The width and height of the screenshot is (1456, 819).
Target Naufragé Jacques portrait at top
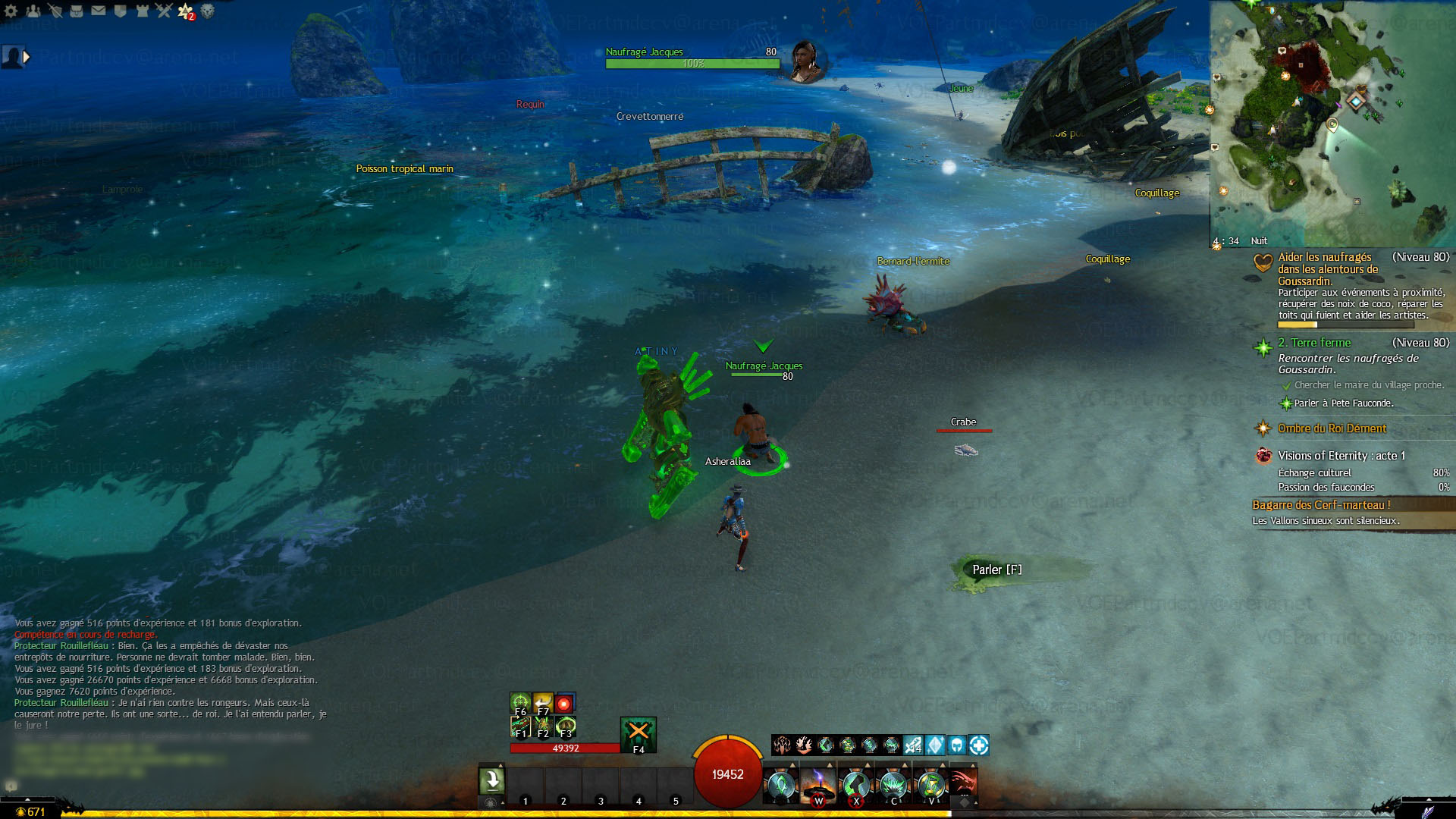tap(805, 61)
